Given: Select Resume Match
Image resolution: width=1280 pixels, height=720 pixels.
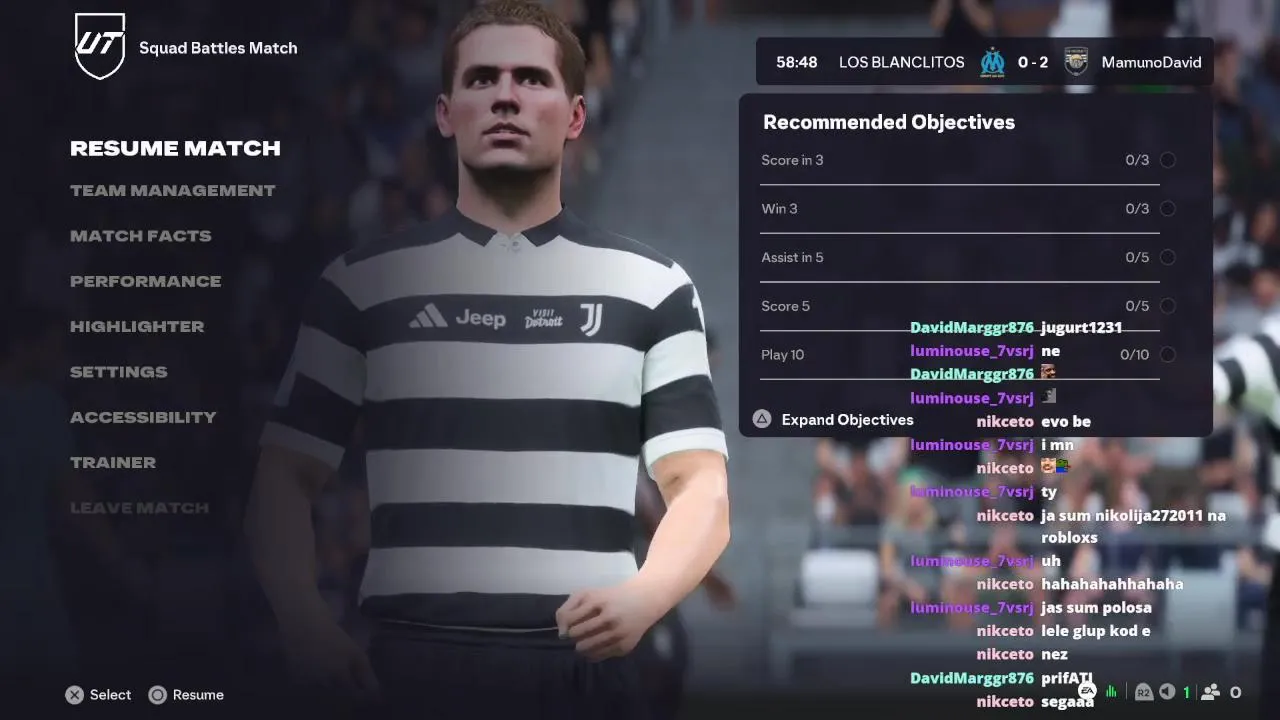Looking at the screenshot, I should pyautogui.click(x=175, y=149).
